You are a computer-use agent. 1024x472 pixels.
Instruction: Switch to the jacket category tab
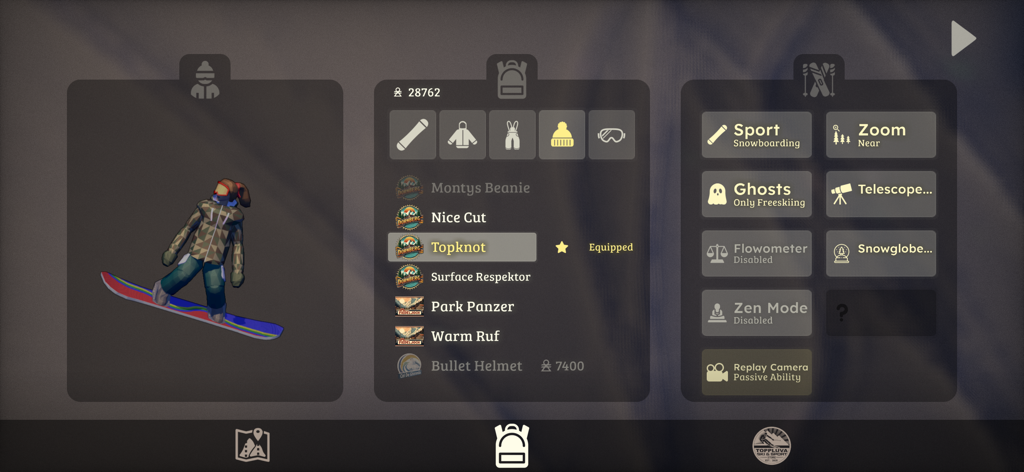pos(462,135)
